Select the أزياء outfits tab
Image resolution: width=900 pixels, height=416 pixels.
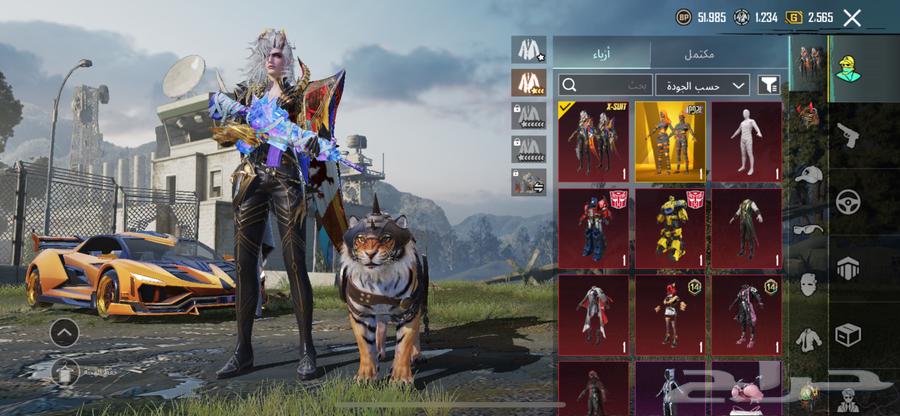point(601,54)
